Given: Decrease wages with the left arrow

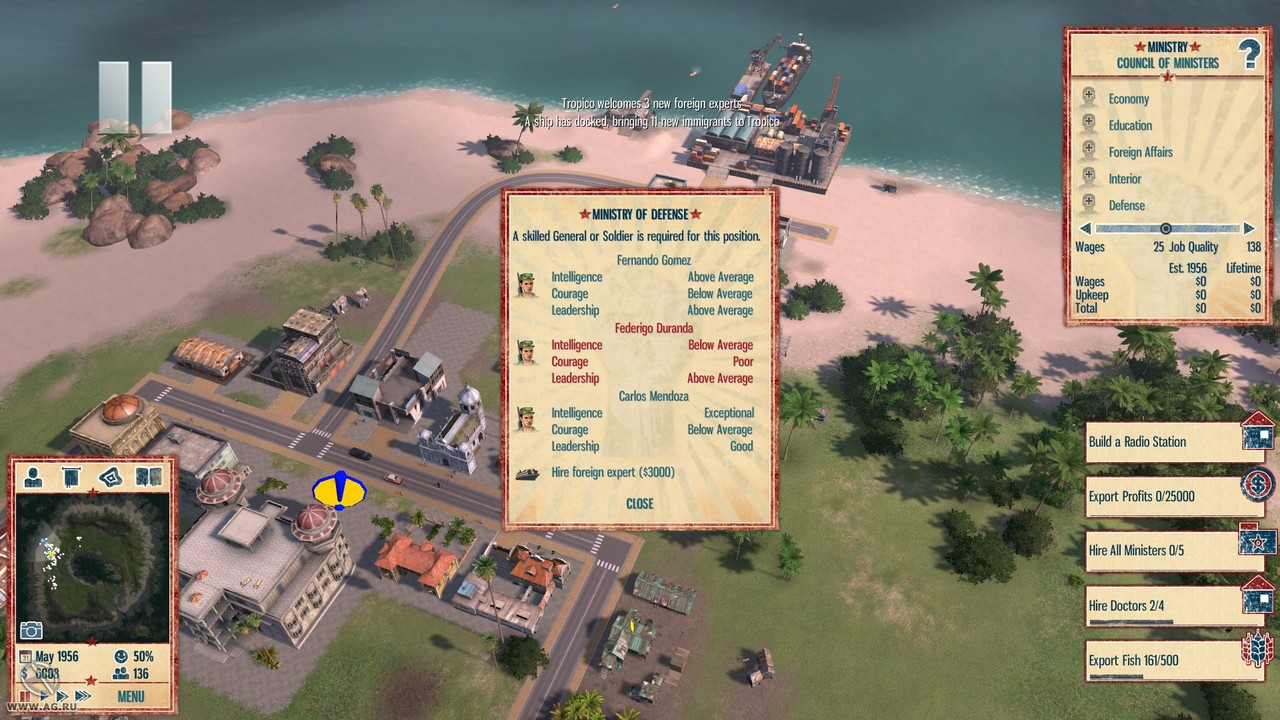Looking at the screenshot, I should click(x=1085, y=229).
